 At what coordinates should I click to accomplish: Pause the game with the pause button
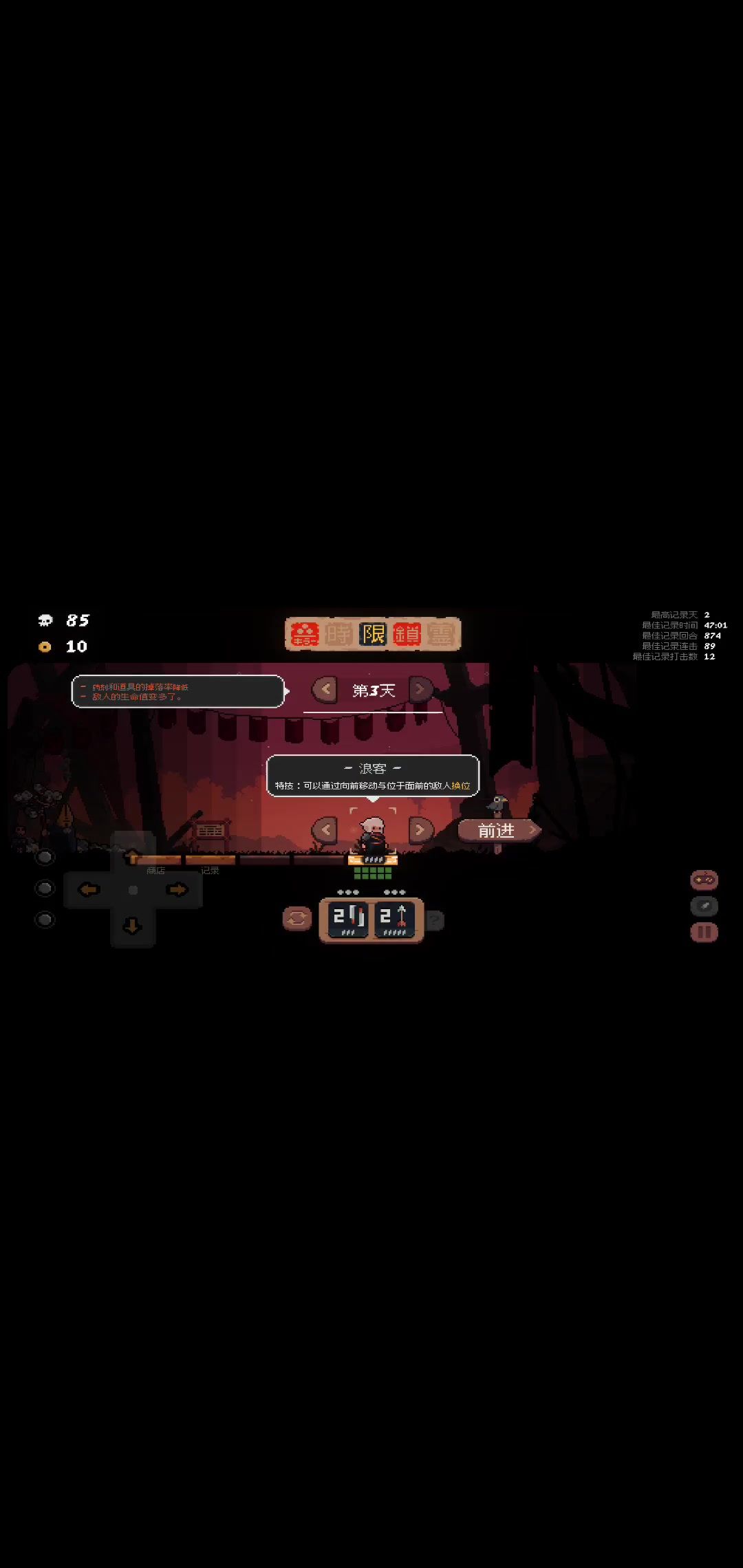tap(704, 933)
